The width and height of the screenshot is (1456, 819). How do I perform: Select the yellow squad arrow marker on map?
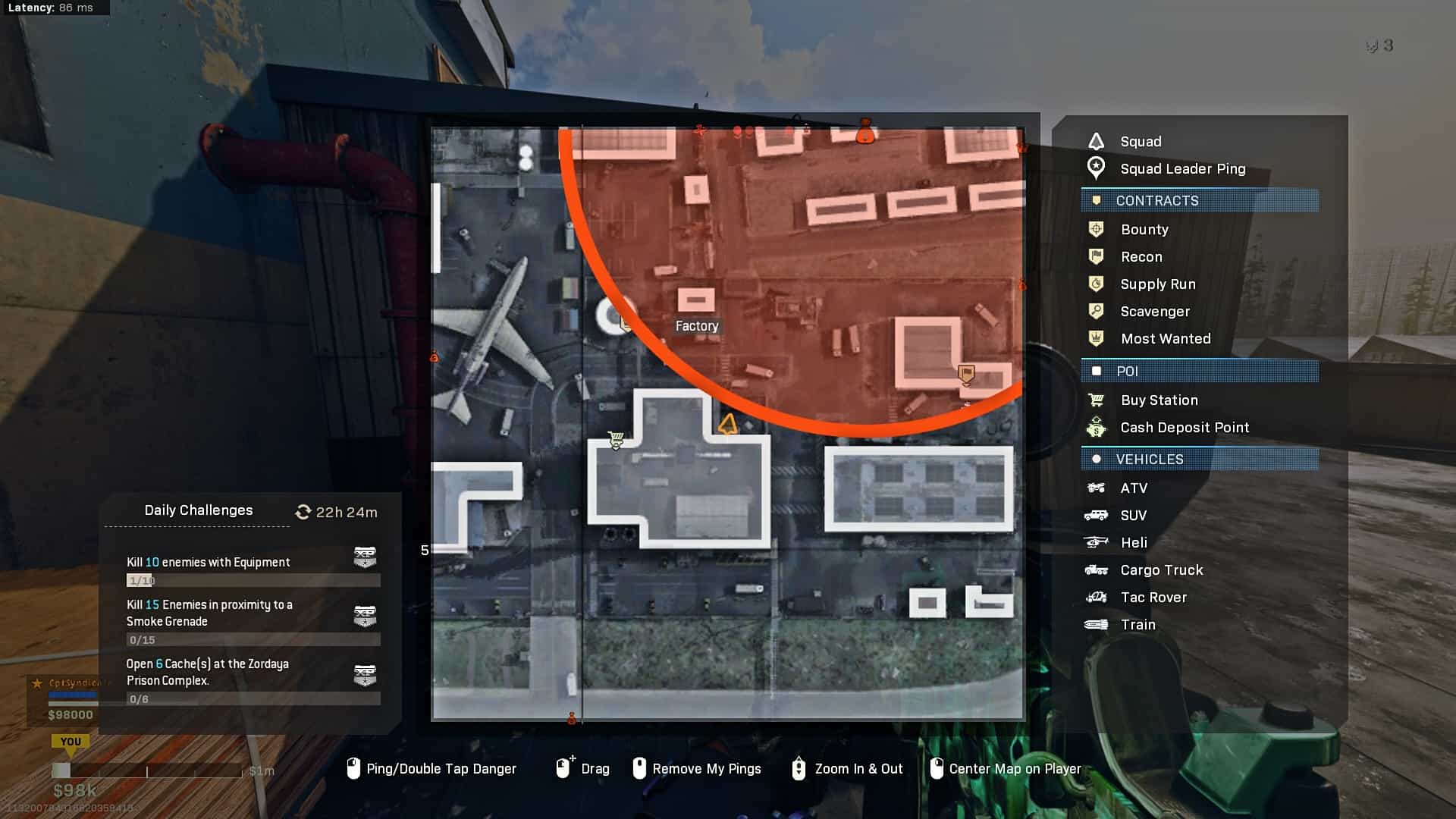coord(728,425)
